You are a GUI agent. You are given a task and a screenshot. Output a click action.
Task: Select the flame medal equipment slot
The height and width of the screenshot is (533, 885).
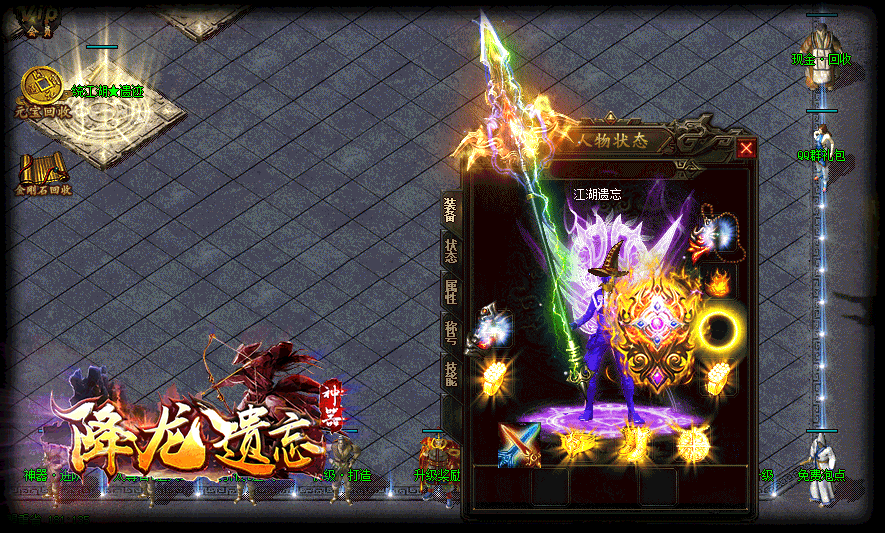click(x=717, y=281)
